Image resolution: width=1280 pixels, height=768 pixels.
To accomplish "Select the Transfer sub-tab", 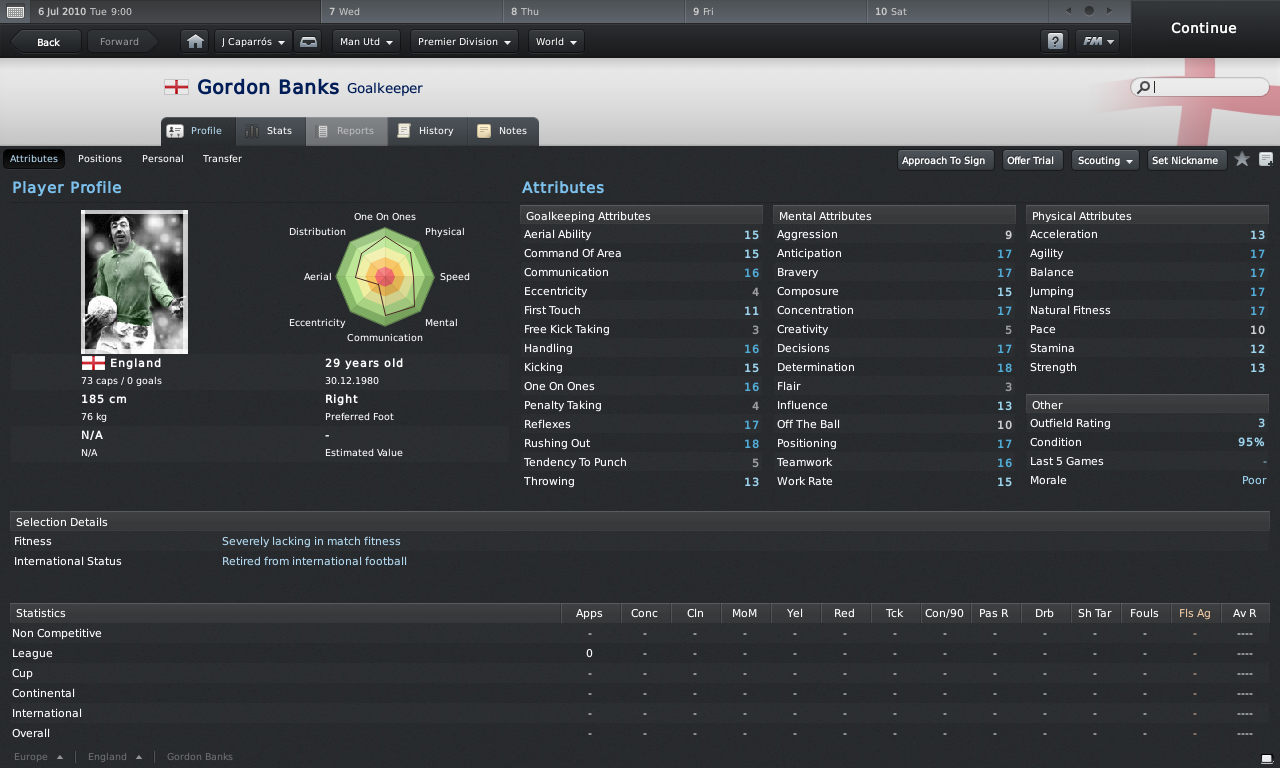I will (x=222, y=159).
